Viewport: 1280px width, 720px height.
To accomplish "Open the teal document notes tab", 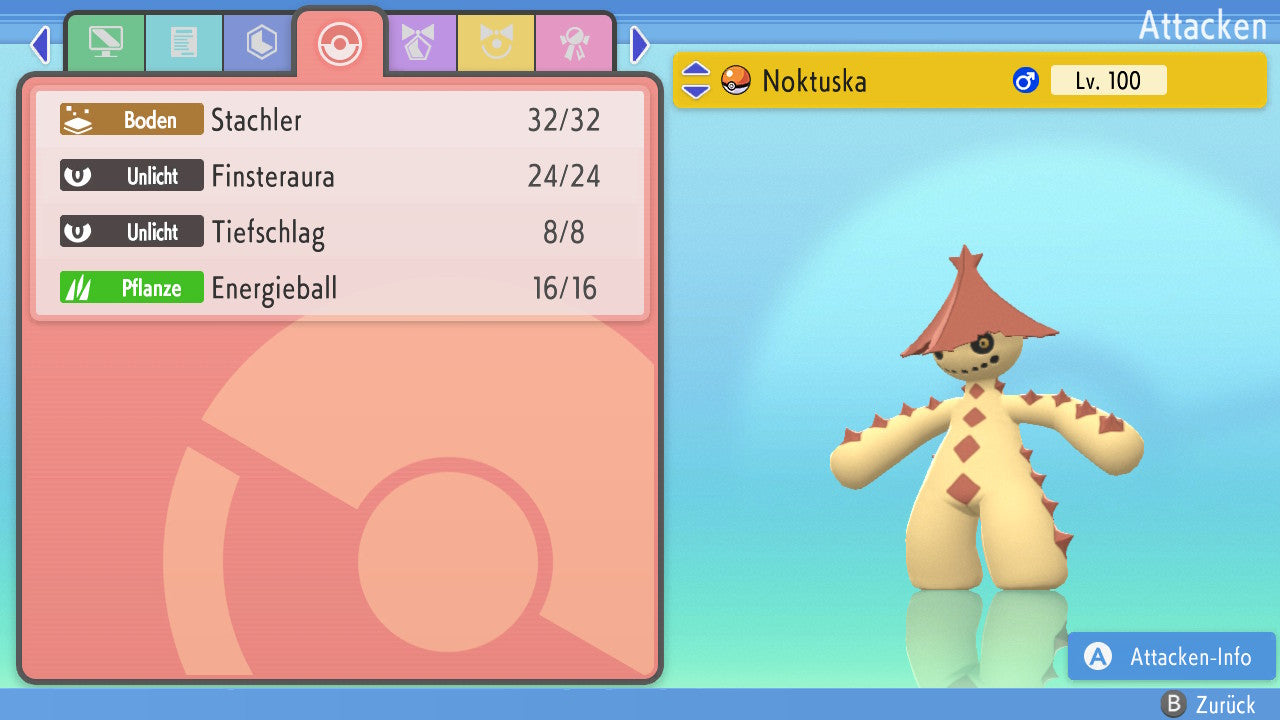I will pyautogui.click(x=183, y=43).
